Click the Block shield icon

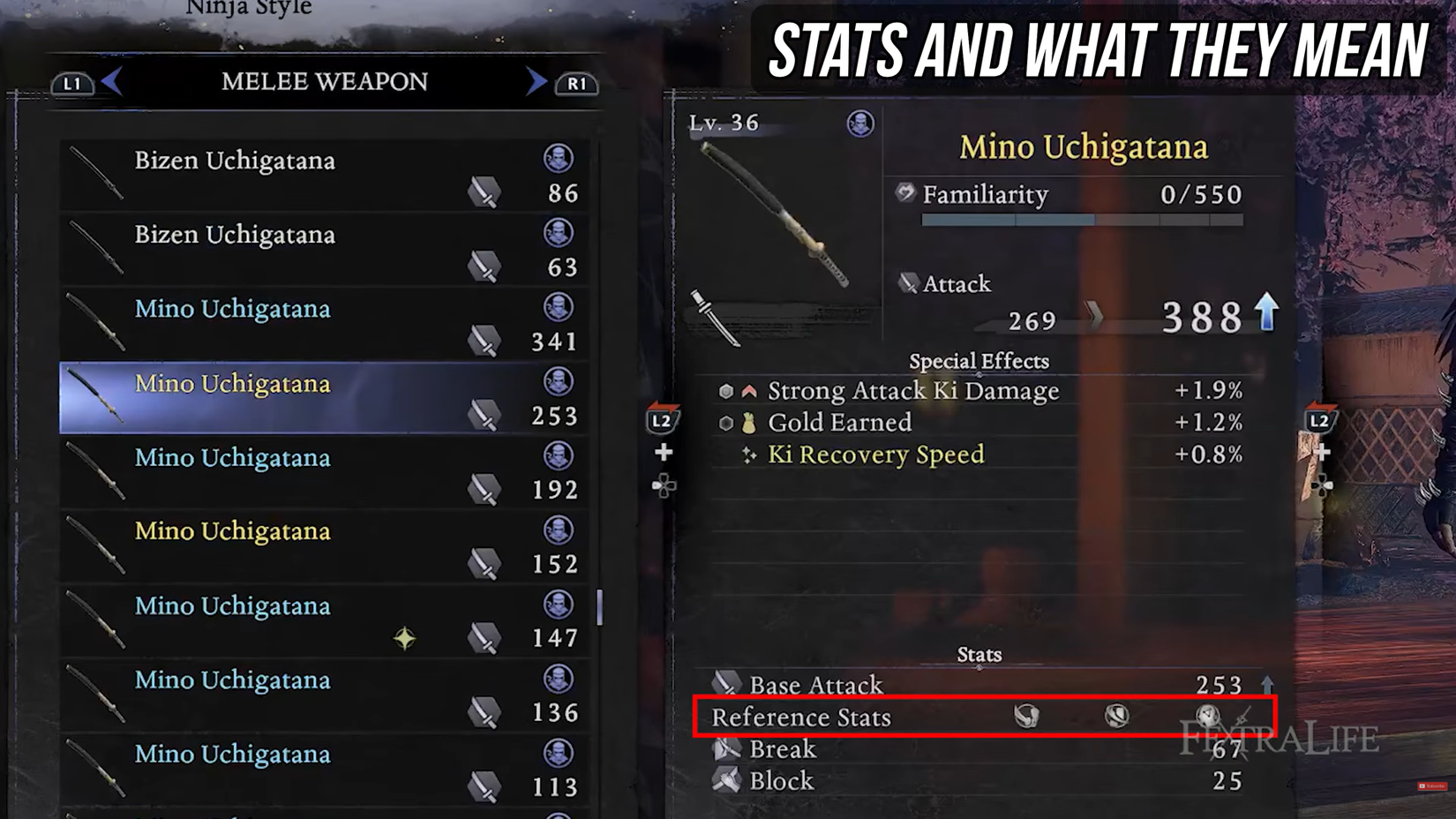tap(725, 780)
